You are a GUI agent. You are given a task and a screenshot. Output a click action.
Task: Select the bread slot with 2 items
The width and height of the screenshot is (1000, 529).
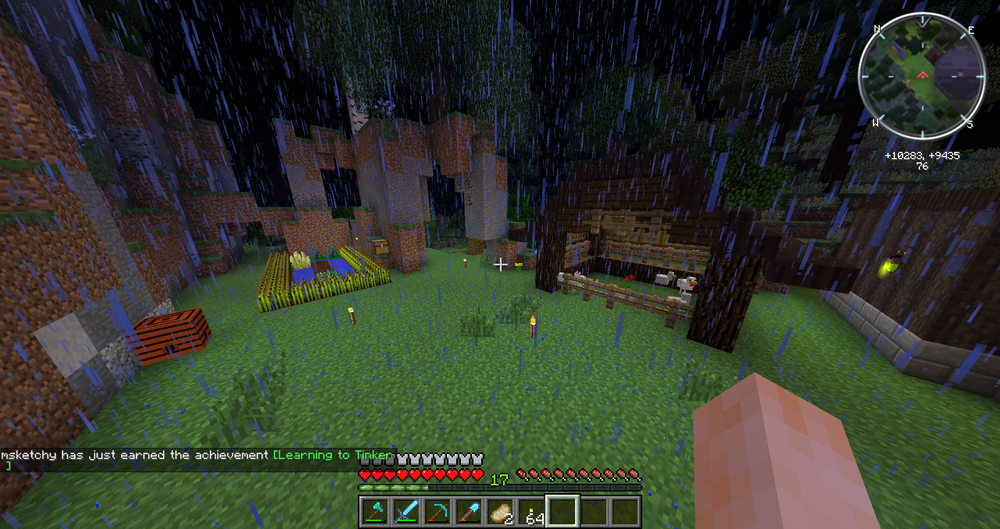pyautogui.click(x=500, y=511)
